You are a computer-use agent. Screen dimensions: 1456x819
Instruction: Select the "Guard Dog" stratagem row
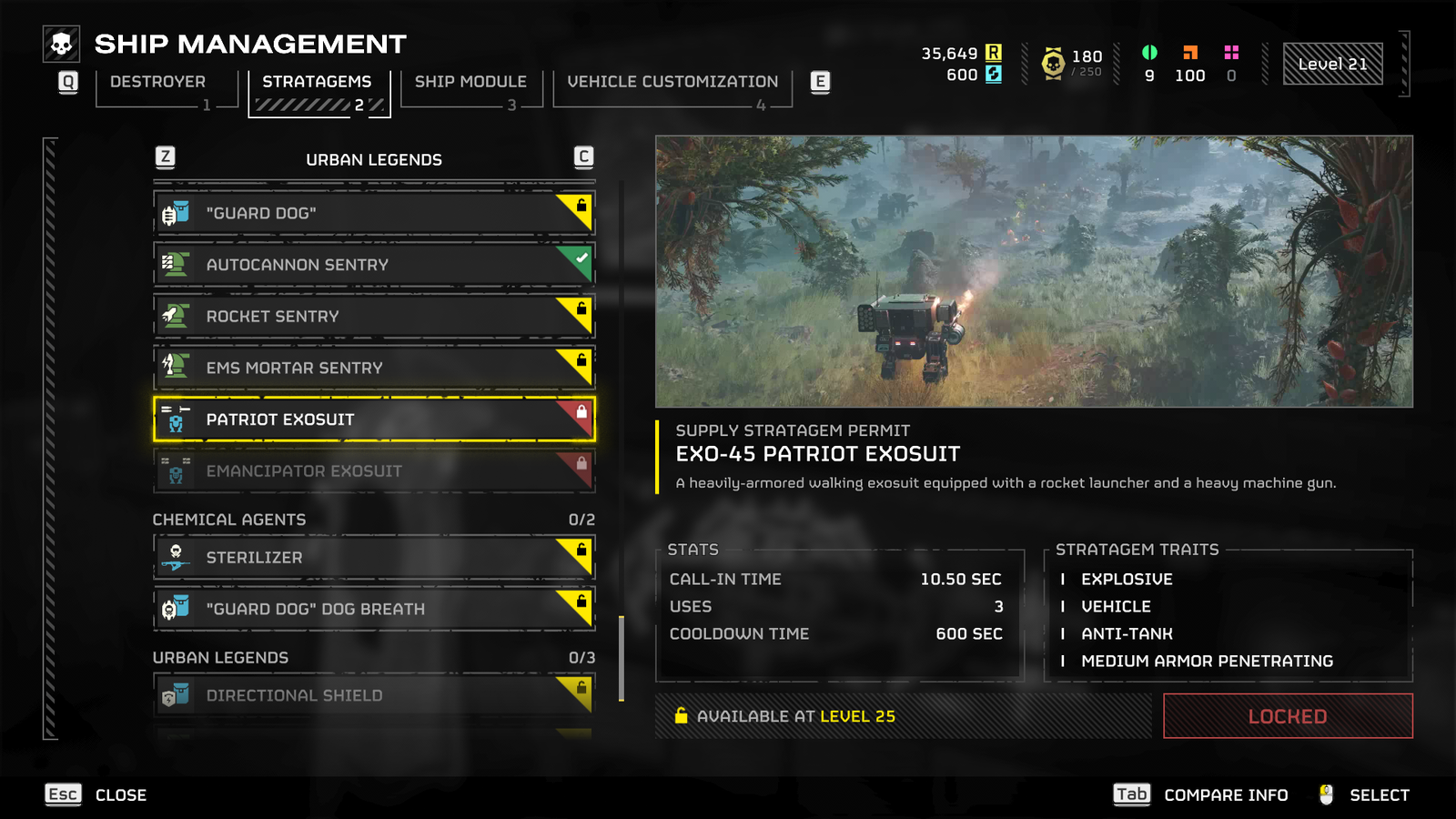click(x=373, y=213)
